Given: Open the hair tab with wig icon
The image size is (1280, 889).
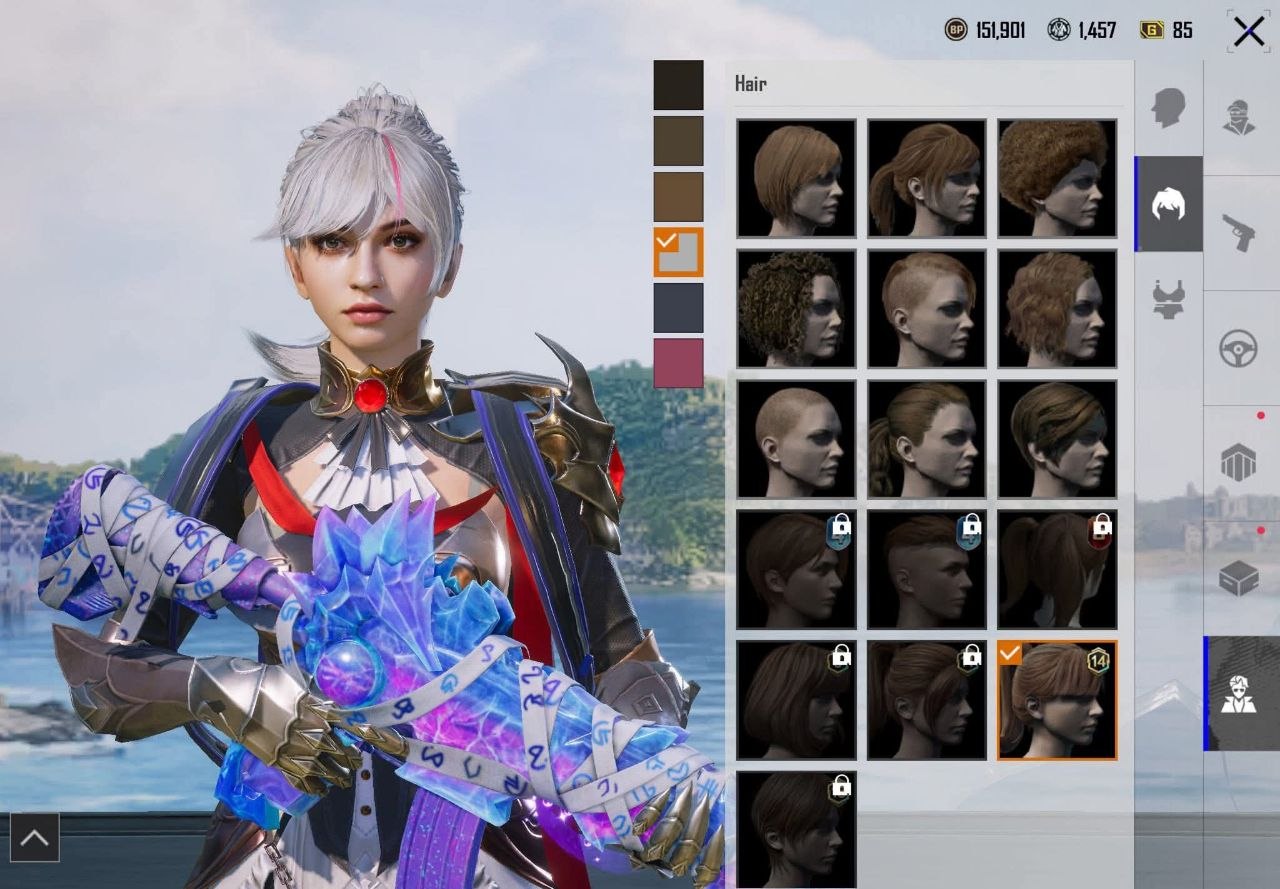Looking at the screenshot, I should coord(1168,204).
